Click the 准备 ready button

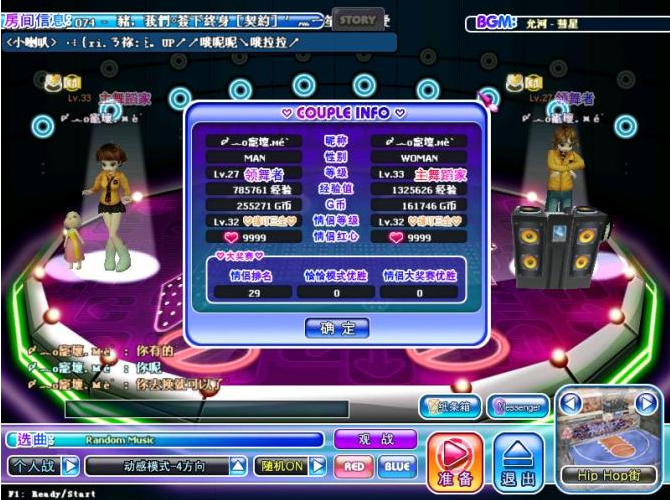455,462
